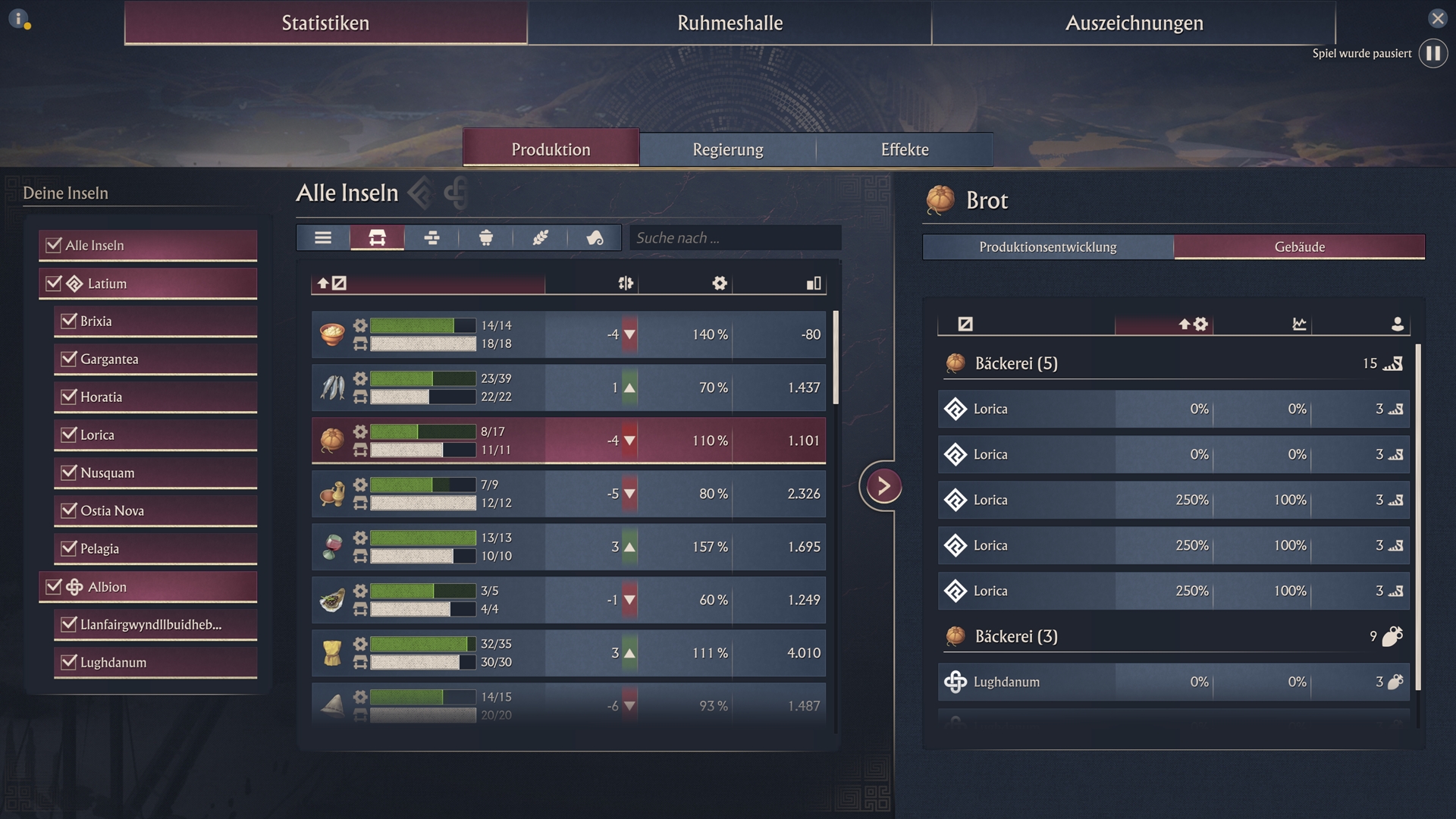Select the Lughdanum bakery row

[x=1173, y=682]
